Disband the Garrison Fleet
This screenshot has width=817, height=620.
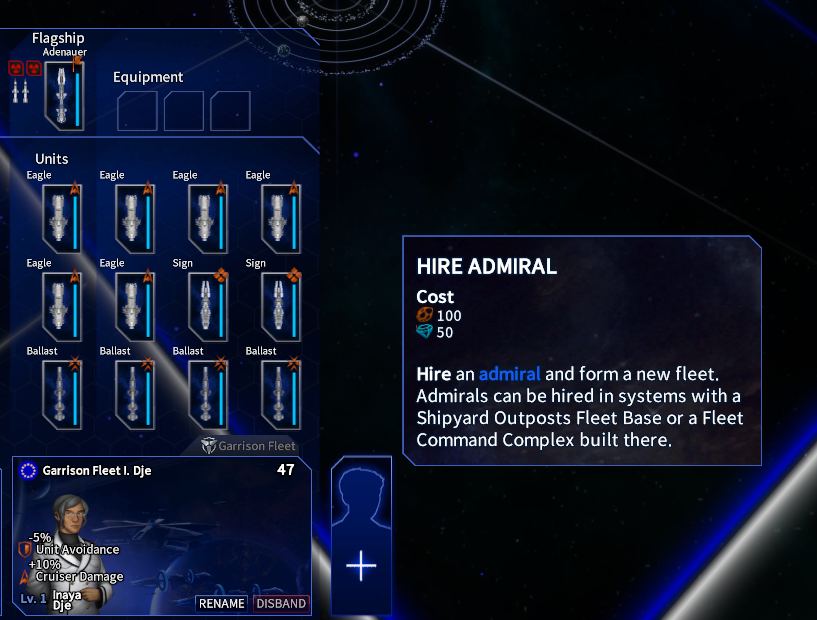(281, 603)
